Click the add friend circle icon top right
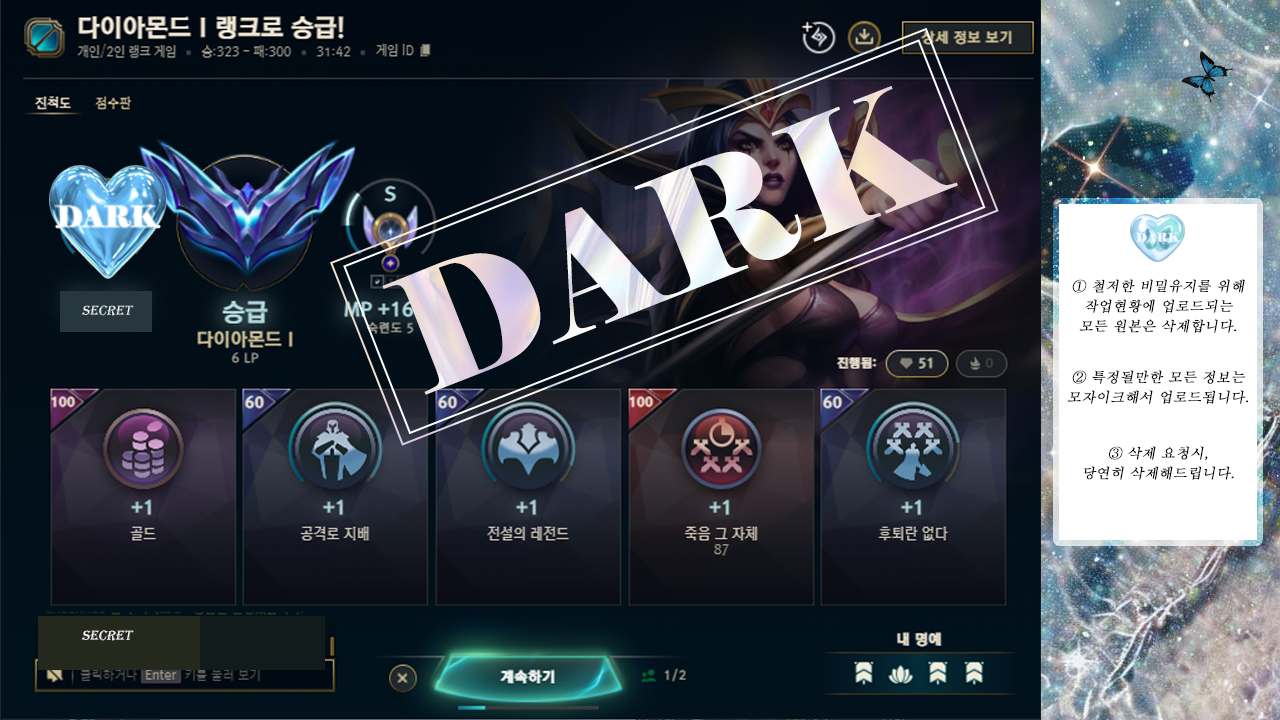 point(818,37)
